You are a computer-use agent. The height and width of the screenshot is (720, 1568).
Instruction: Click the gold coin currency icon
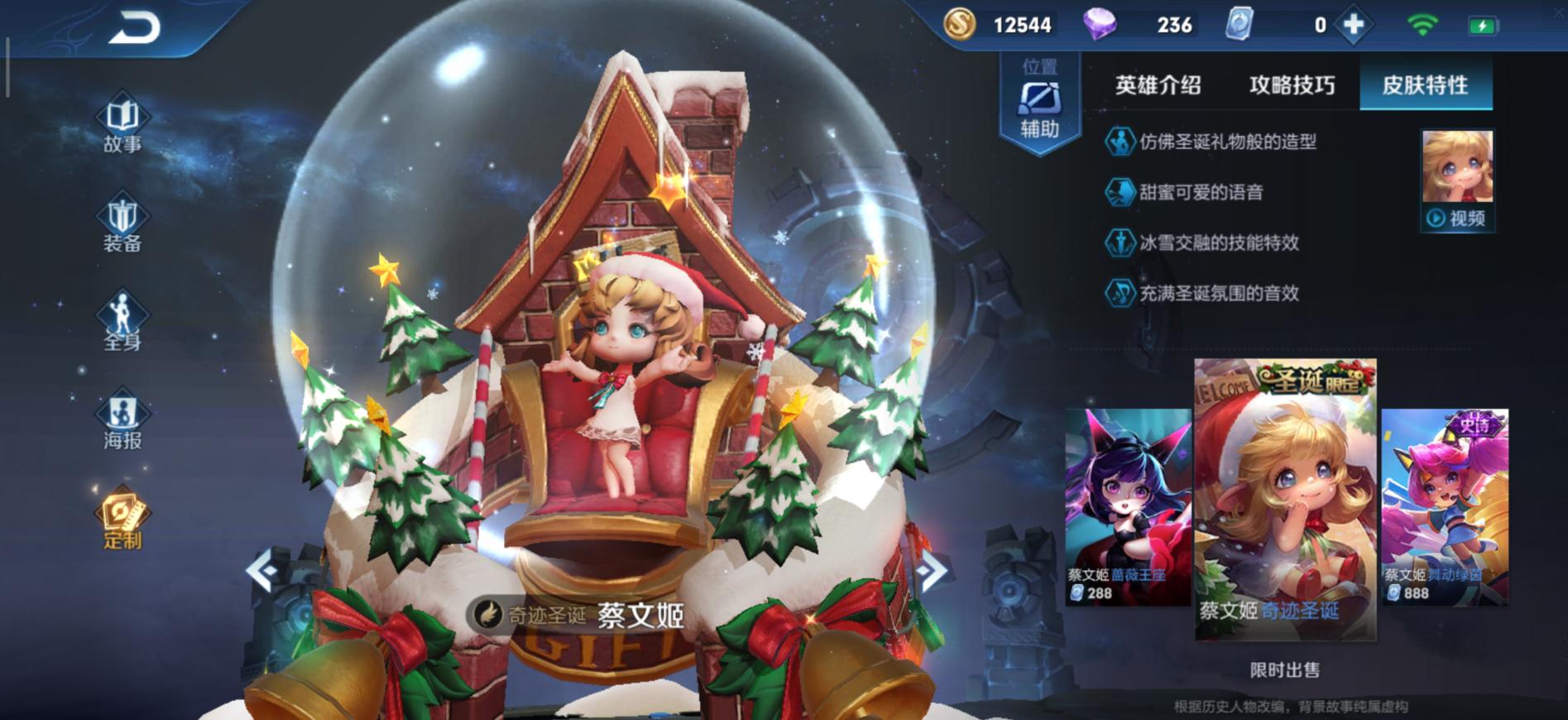tap(960, 25)
